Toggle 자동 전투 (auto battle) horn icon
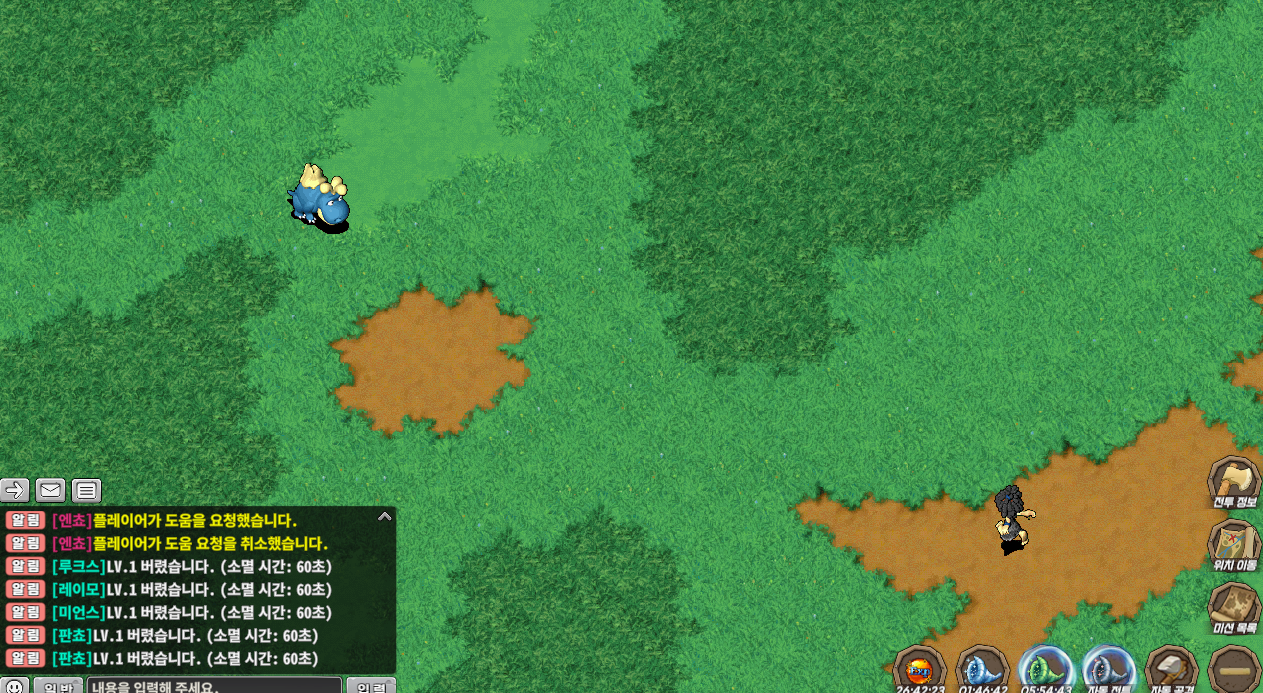This screenshot has width=1263, height=693. point(1108,669)
